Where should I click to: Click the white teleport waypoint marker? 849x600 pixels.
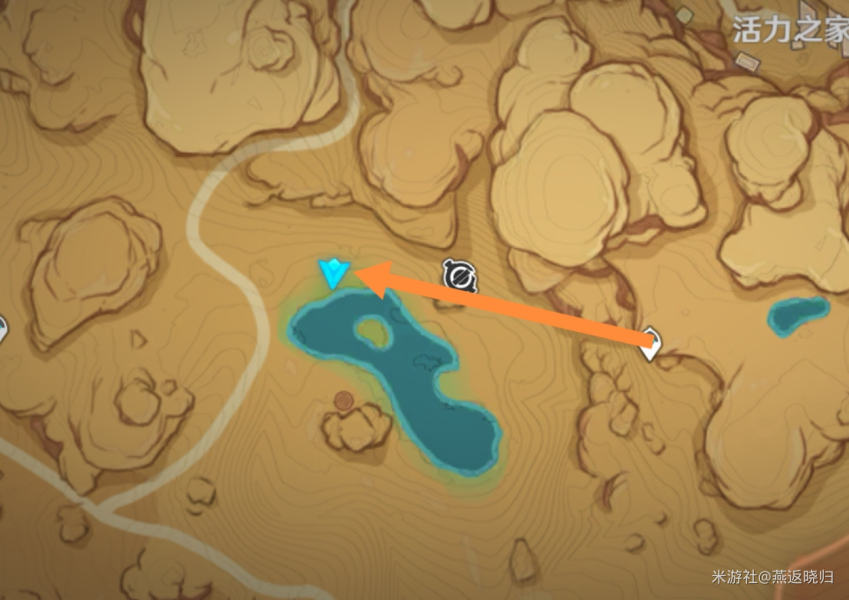pyautogui.click(x=652, y=343)
